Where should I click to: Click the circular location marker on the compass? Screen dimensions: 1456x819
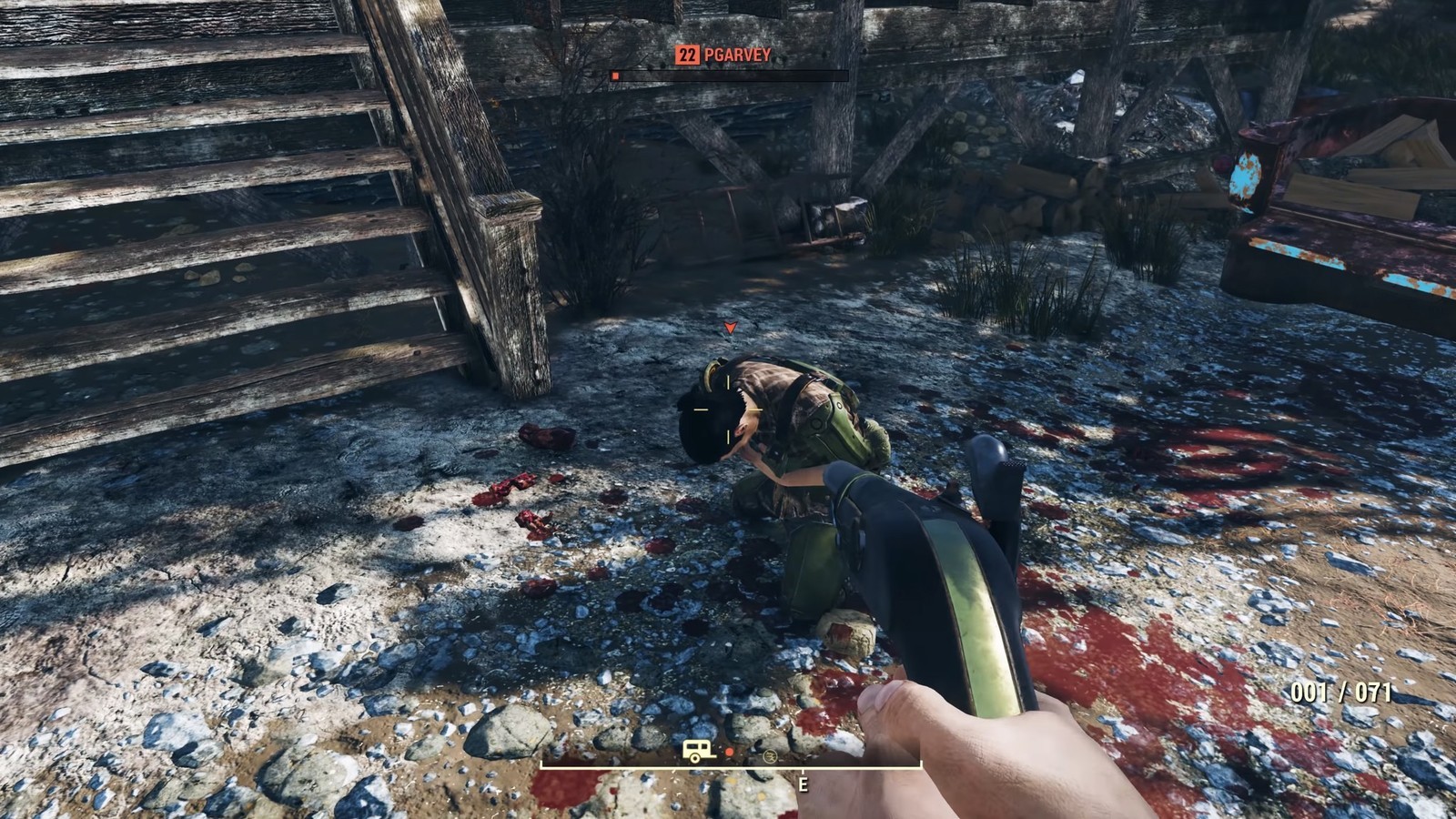coord(770,757)
